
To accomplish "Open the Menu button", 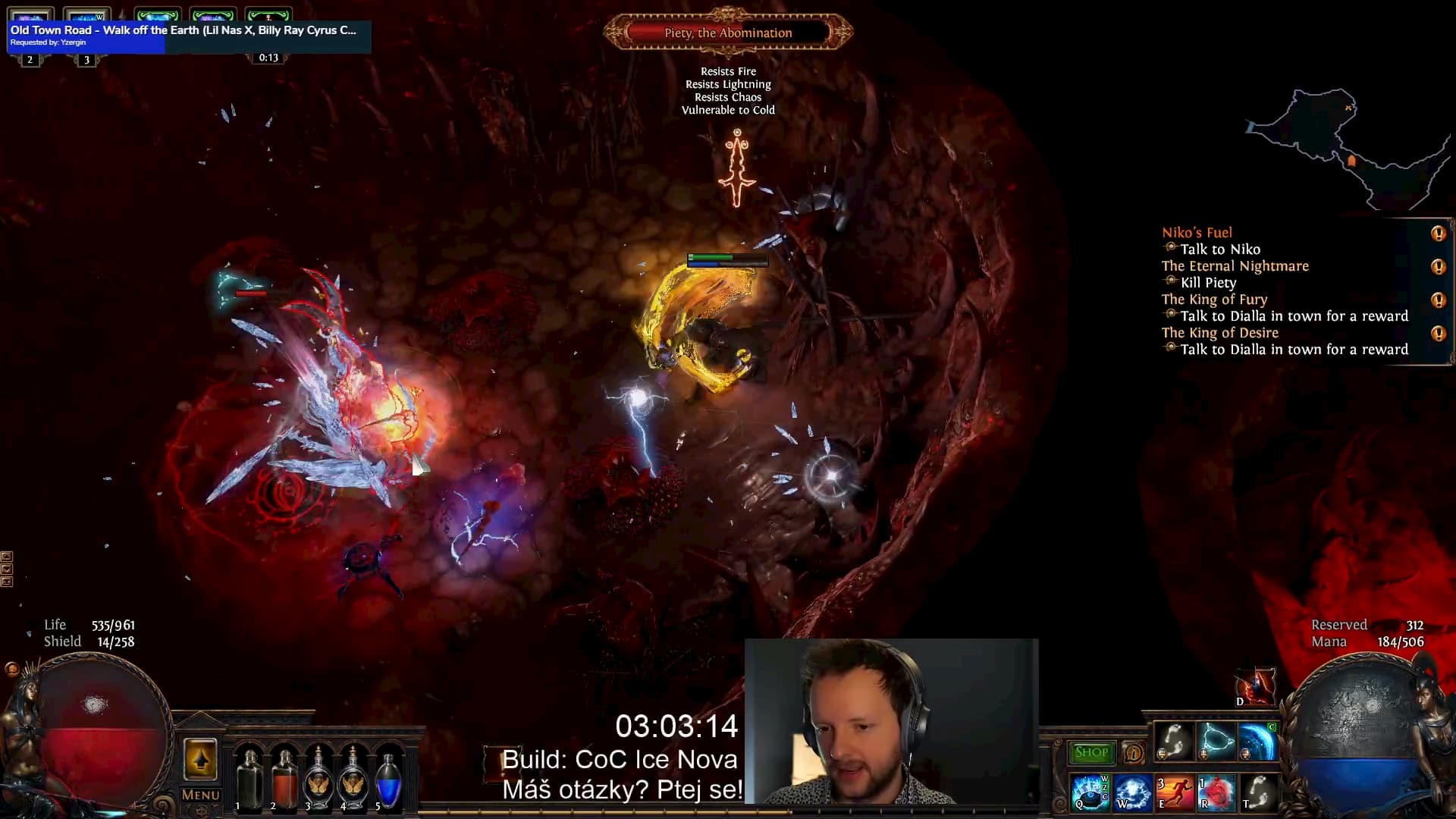I will pyautogui.click(x=200, y=795).
